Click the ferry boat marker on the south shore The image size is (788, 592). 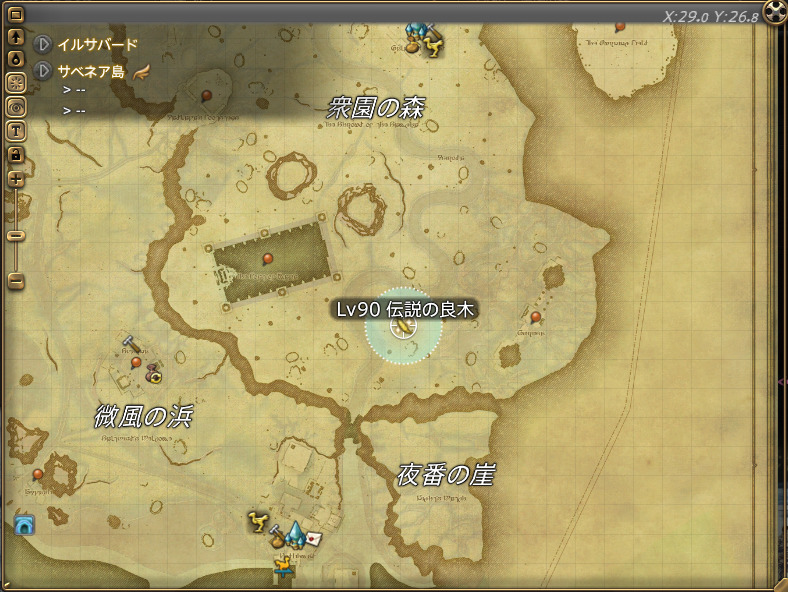pyautogui.click(x=285, y=567)
